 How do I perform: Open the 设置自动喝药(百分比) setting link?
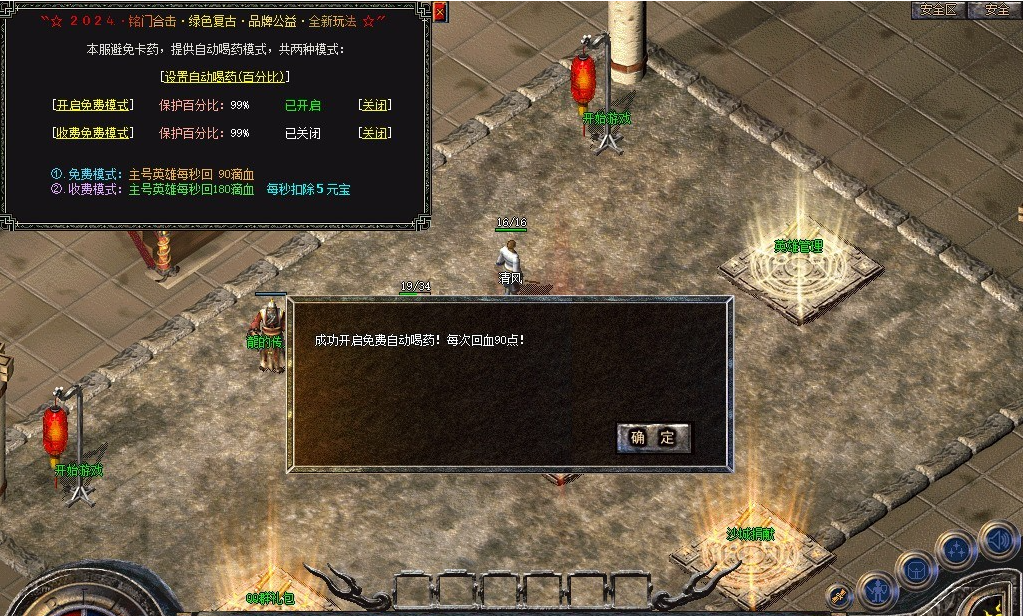(225, 76)
